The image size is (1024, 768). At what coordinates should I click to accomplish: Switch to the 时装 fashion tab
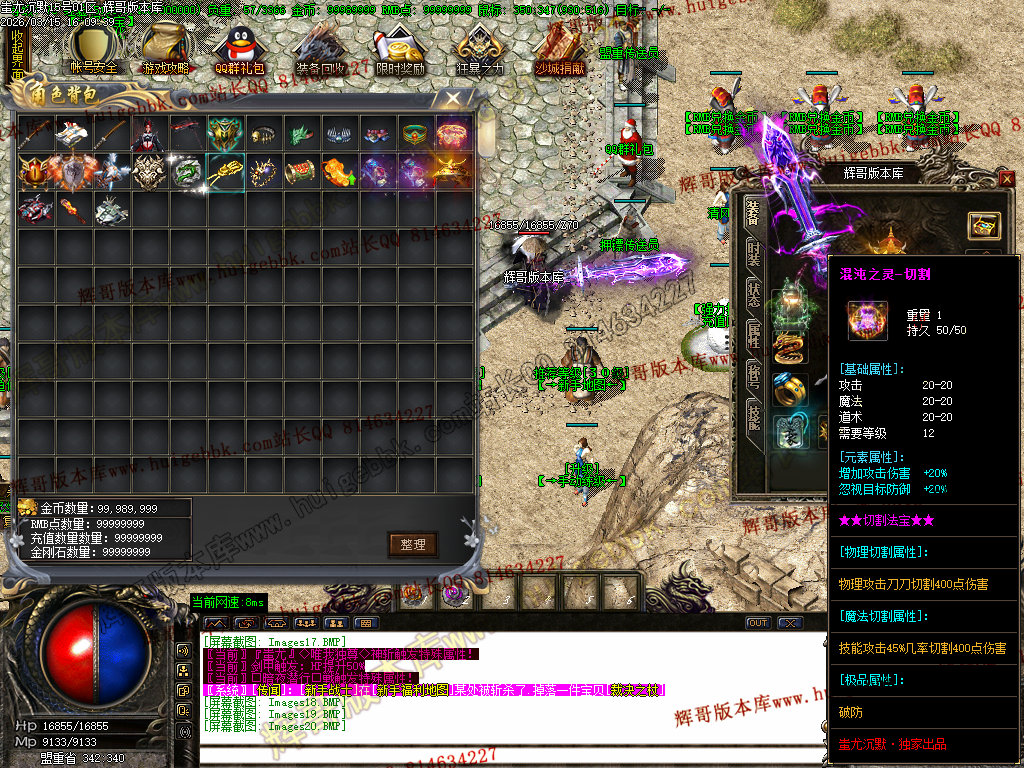[754, 252]
